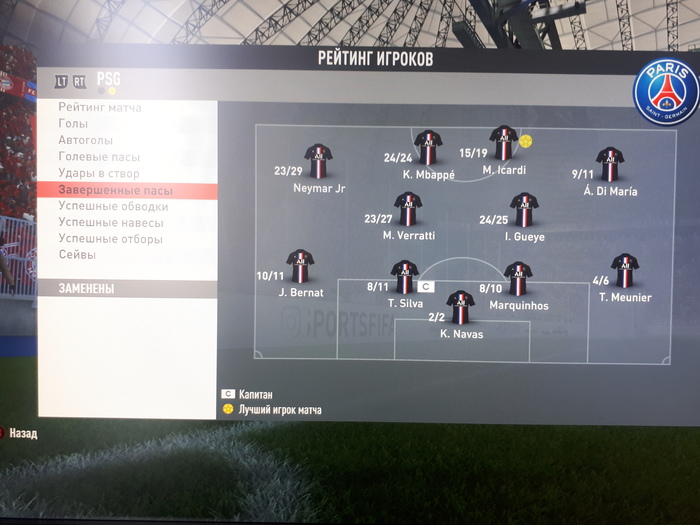Image resolution: width=700 pixels, height=525 pixels.
Task: Switch to Успешные обводки stats
Action: (113, 207)
